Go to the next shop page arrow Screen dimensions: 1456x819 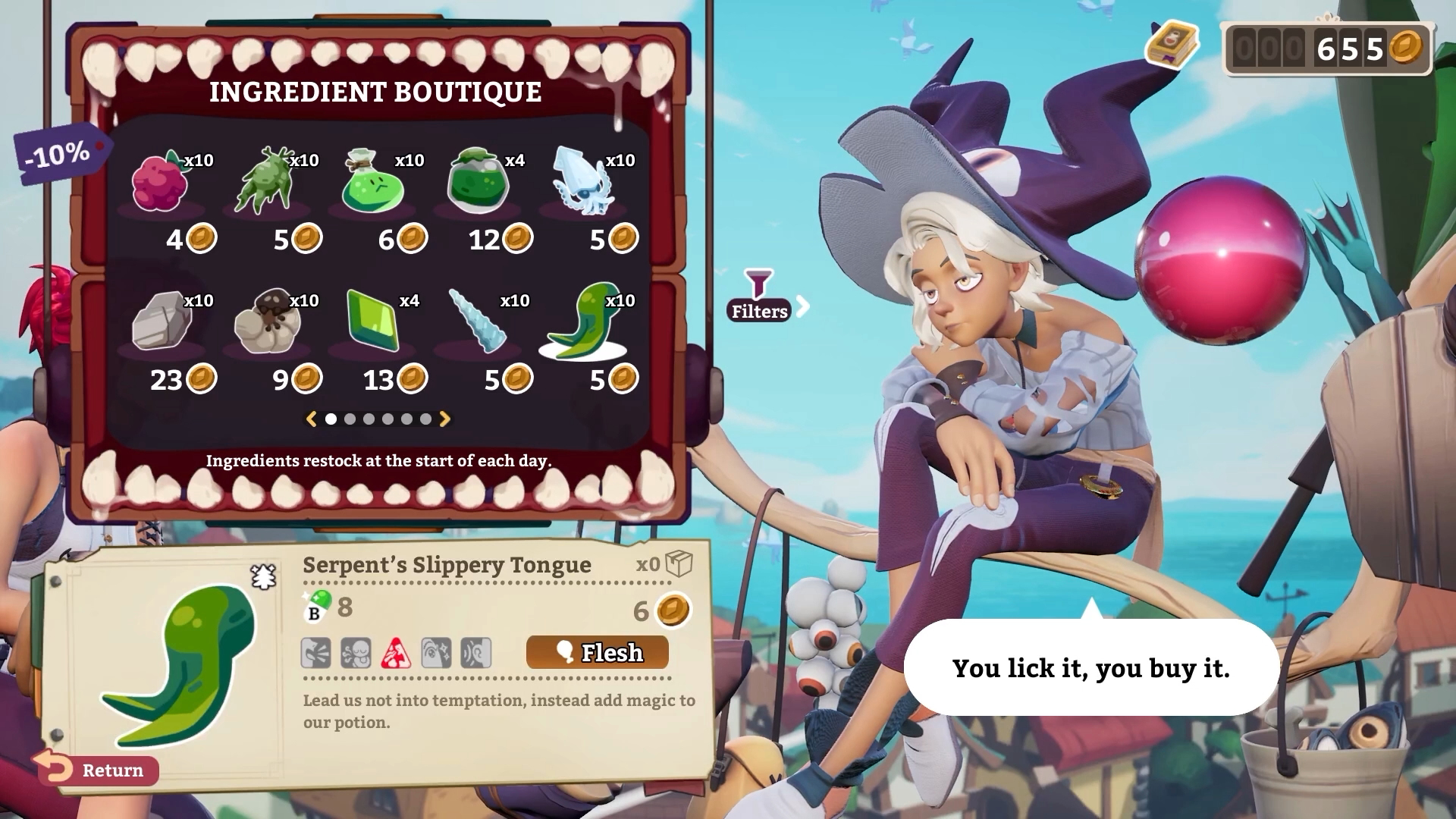click(445, 419)
